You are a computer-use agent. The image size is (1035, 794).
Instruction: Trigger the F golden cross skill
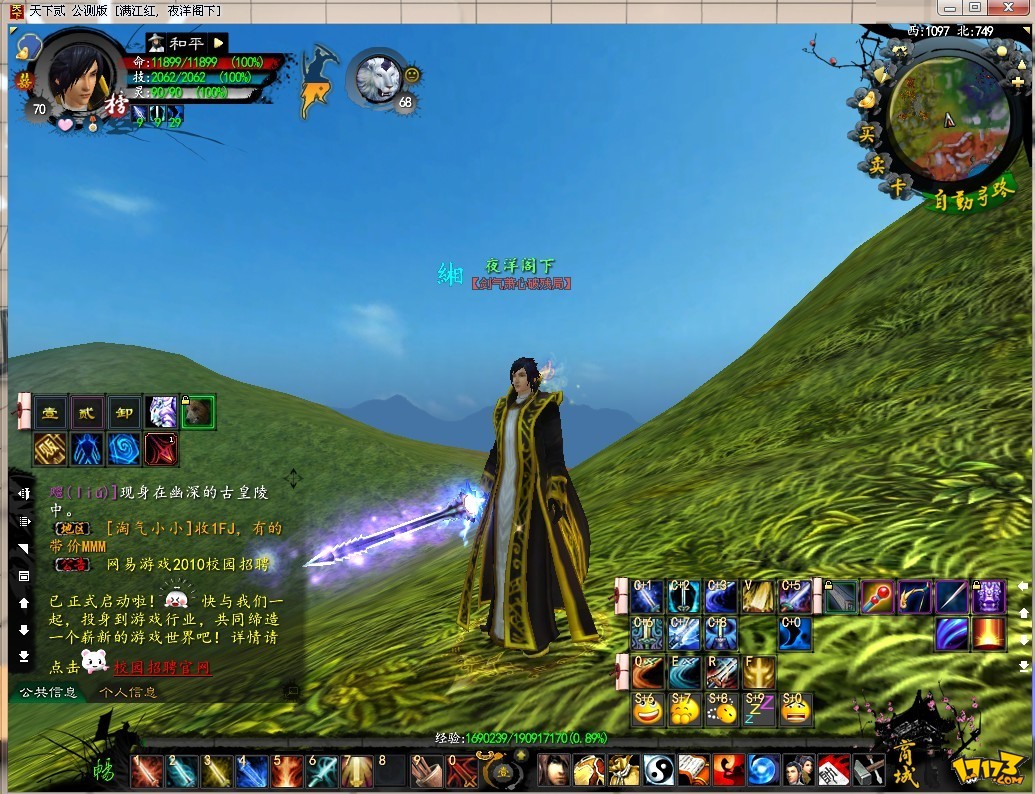point(758,672)
